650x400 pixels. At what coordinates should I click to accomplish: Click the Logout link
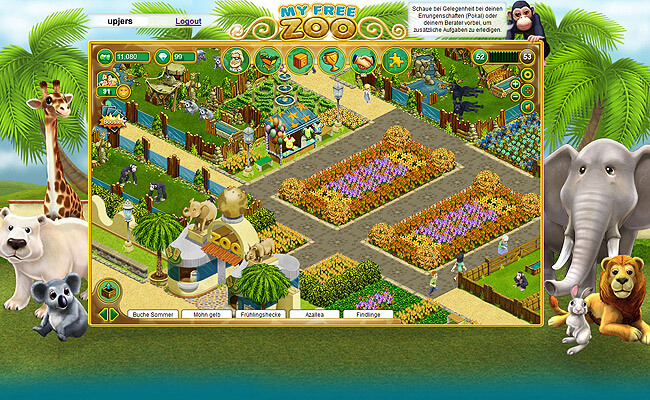[188, 21]
